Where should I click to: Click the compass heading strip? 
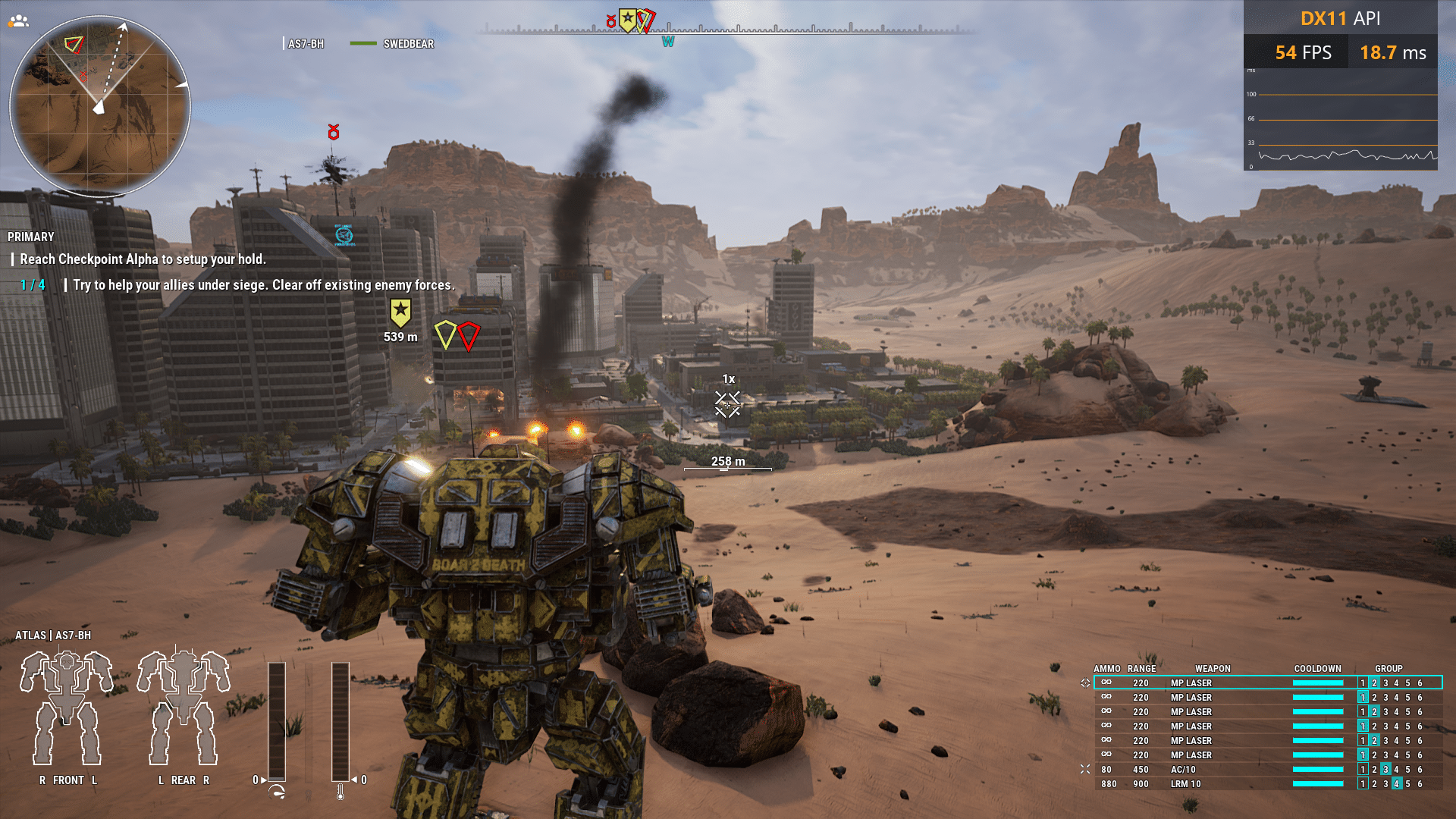click(x=726, y=30)
